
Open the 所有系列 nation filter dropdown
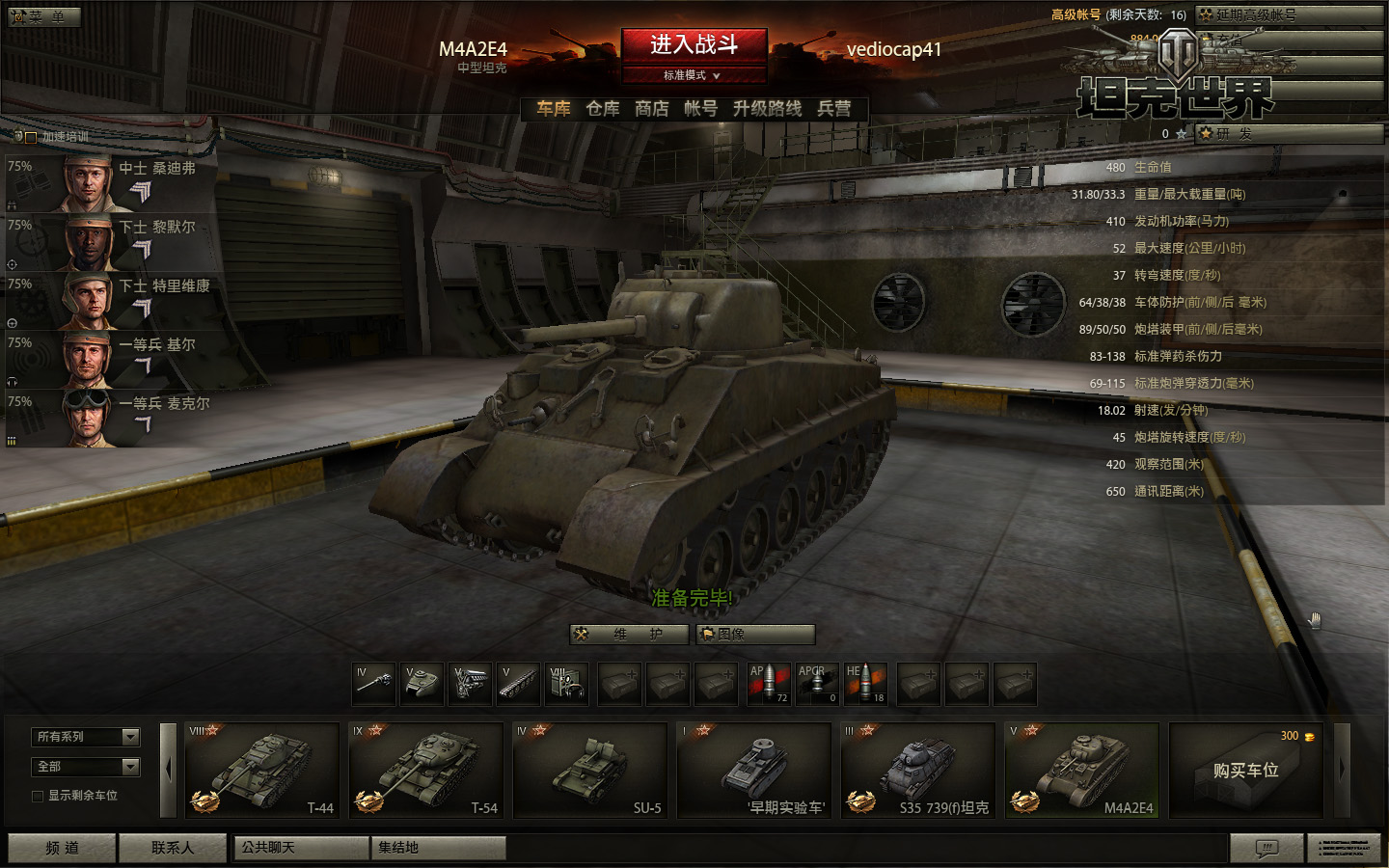(86, 737)
